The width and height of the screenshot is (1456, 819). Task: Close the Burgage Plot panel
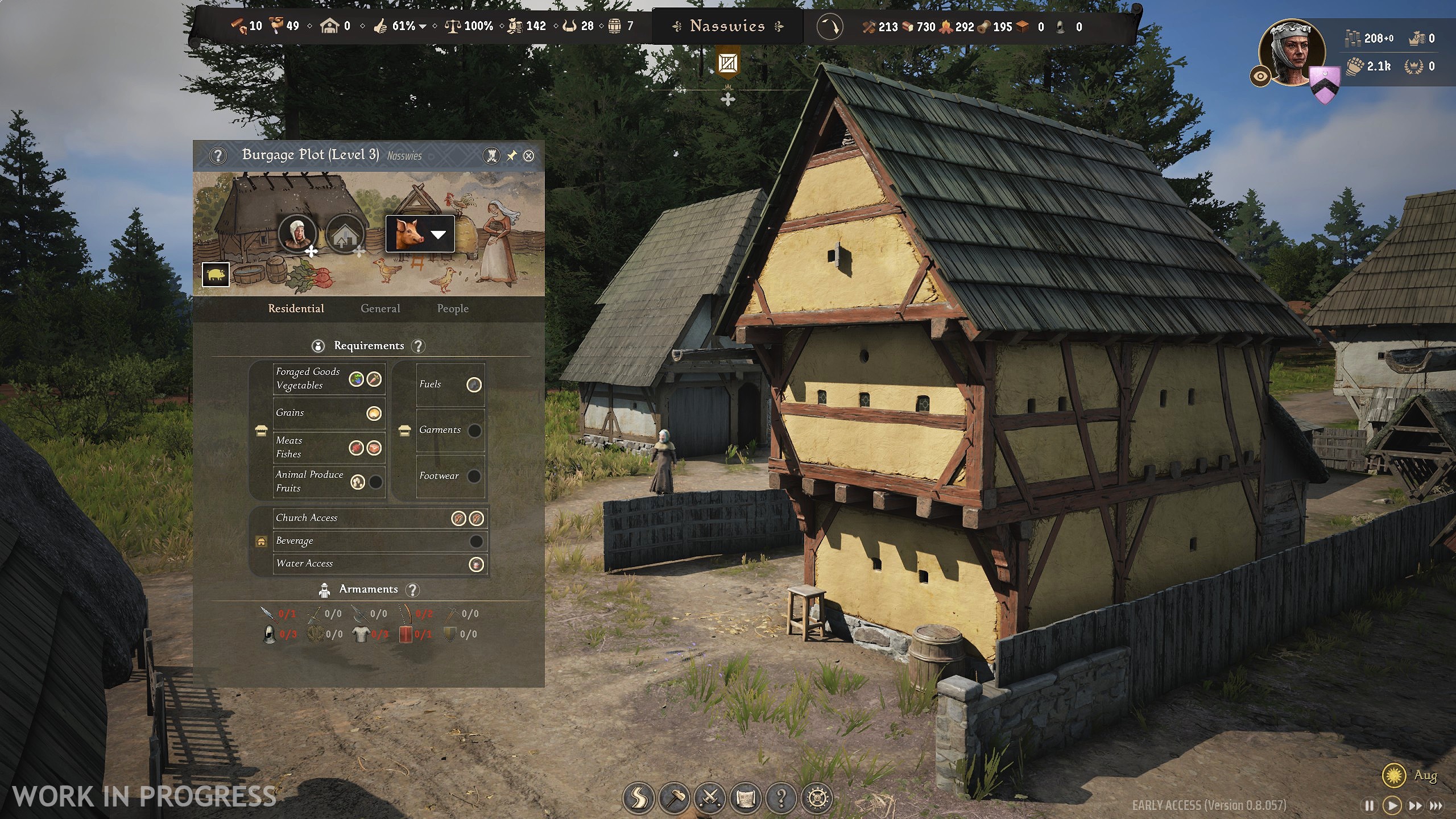[528, 156]
